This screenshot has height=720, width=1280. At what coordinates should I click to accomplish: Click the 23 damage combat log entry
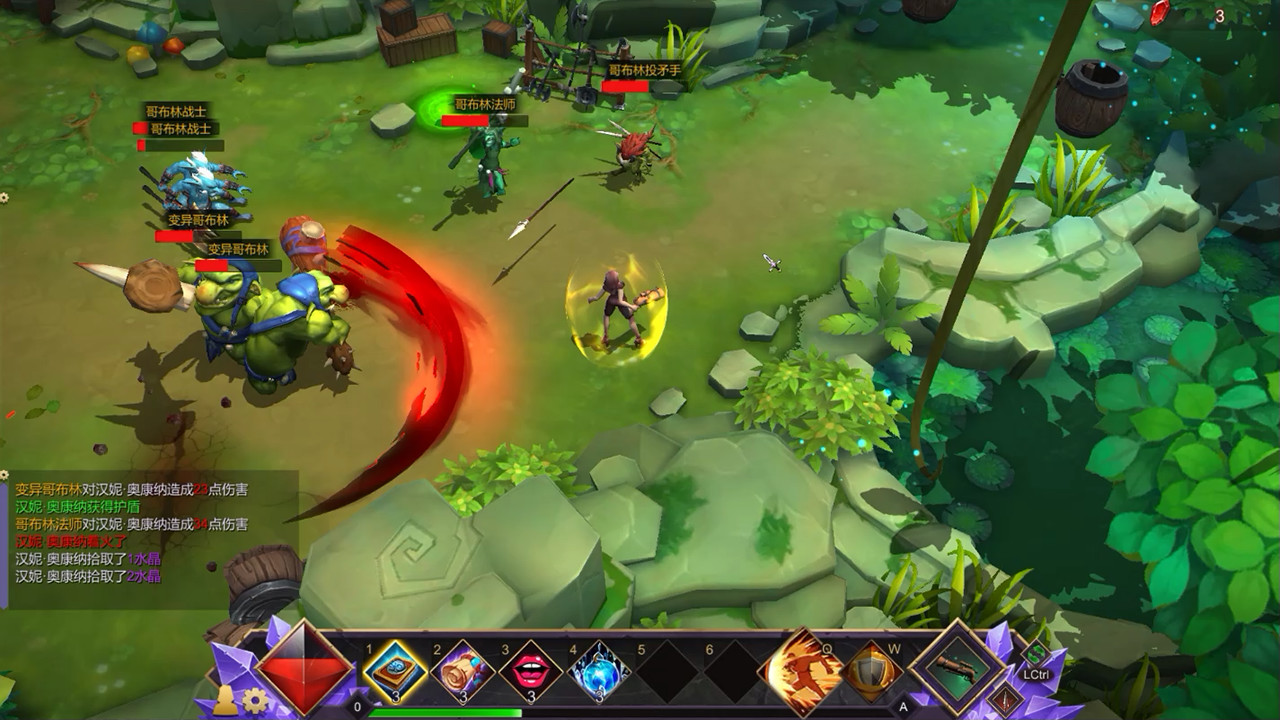(x=130, y=489)
